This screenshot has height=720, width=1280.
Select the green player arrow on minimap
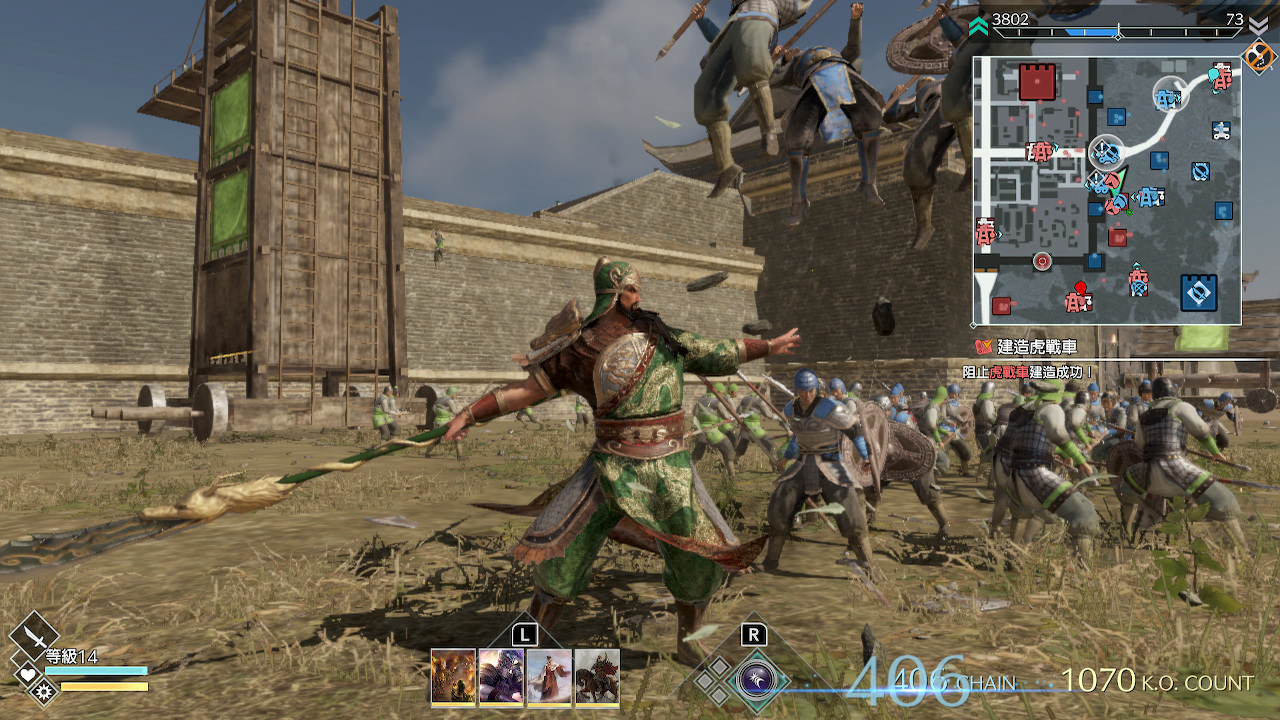(x=1118, y=183)
